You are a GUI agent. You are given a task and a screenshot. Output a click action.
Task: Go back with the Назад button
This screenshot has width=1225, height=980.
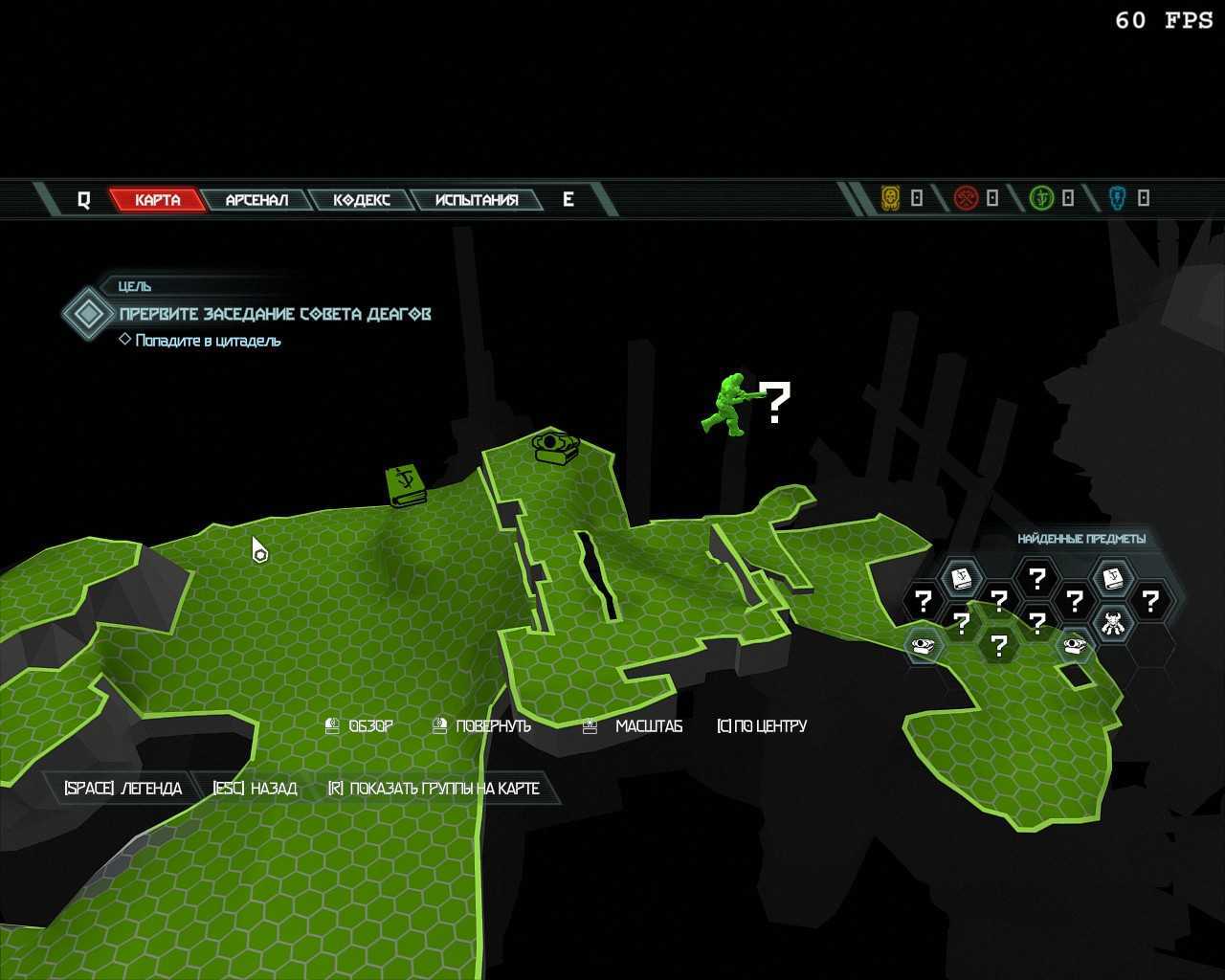click(255, 789)
